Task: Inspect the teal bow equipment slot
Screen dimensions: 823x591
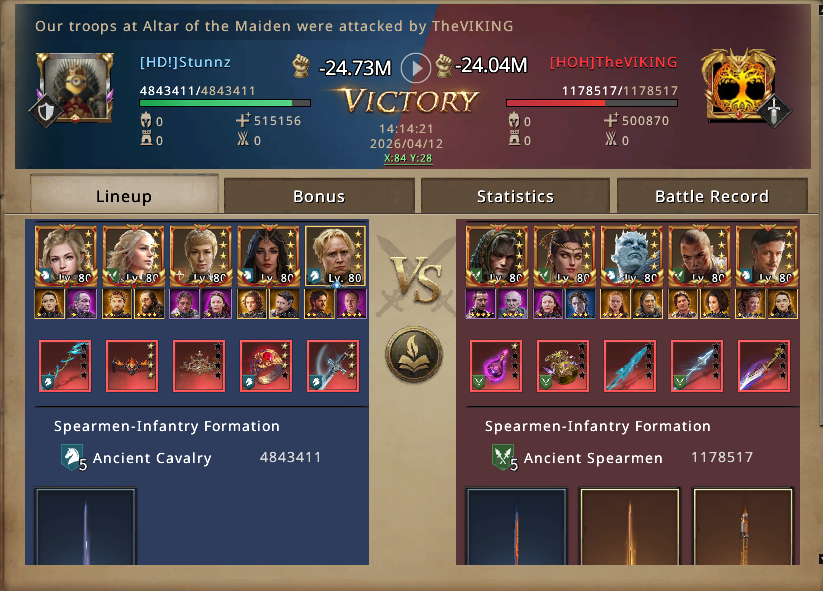Action: click(65, 366)
